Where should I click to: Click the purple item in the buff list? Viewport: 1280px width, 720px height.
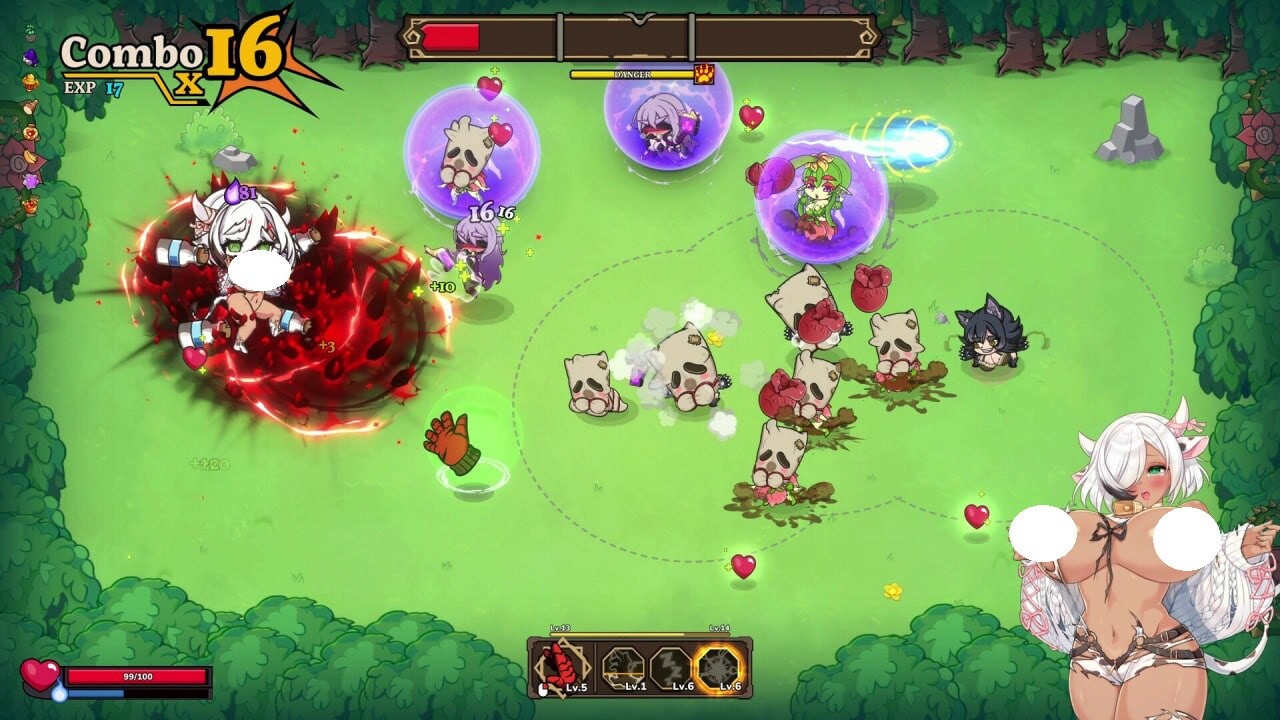pyautogui.click(x=30, y=57)
